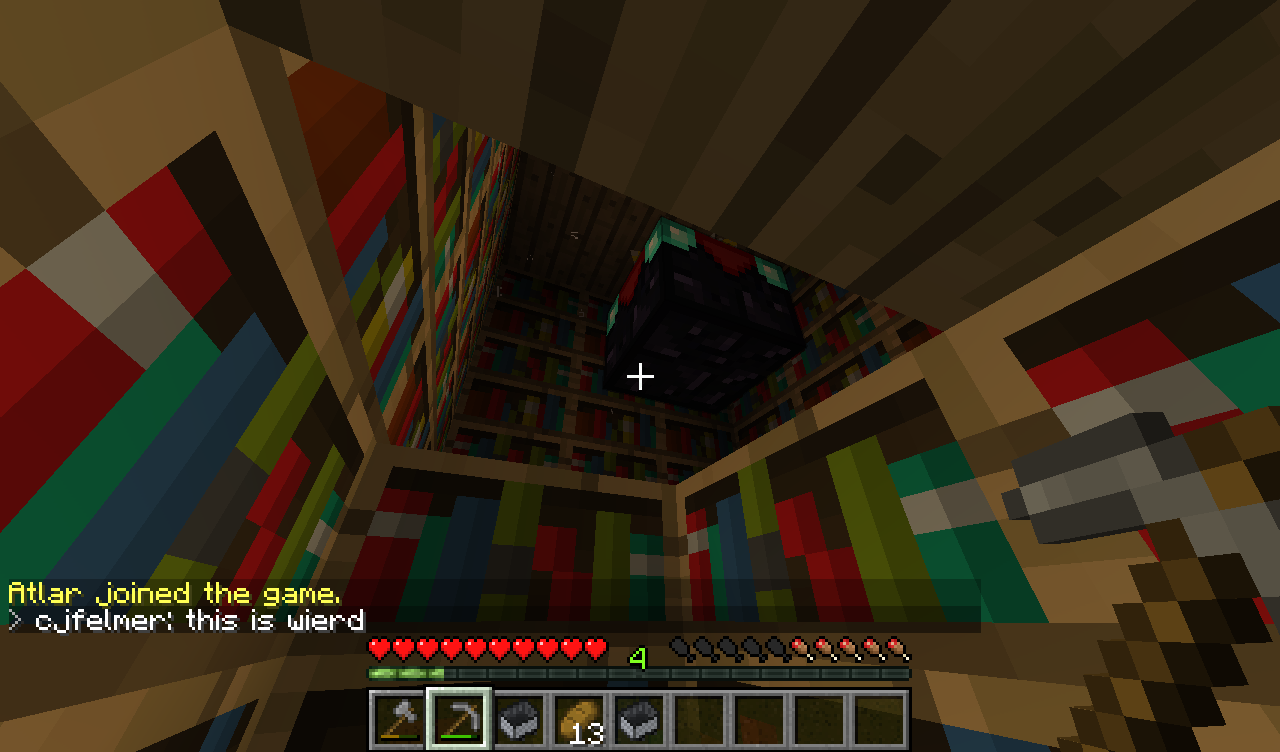
Task: Click the crosshair at screen center
Action: (640, 376)
